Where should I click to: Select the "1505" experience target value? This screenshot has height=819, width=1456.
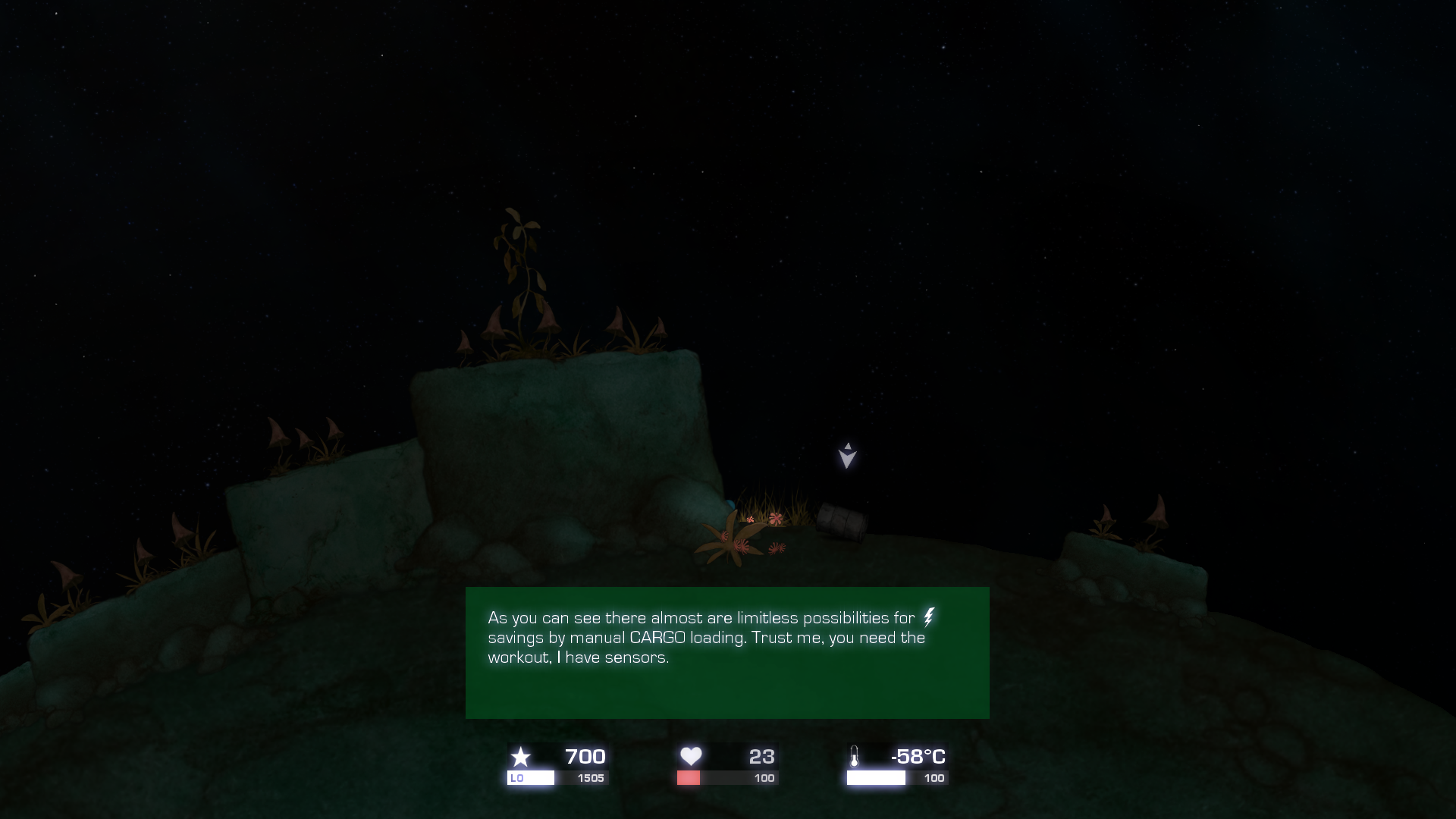coord(590,778)
